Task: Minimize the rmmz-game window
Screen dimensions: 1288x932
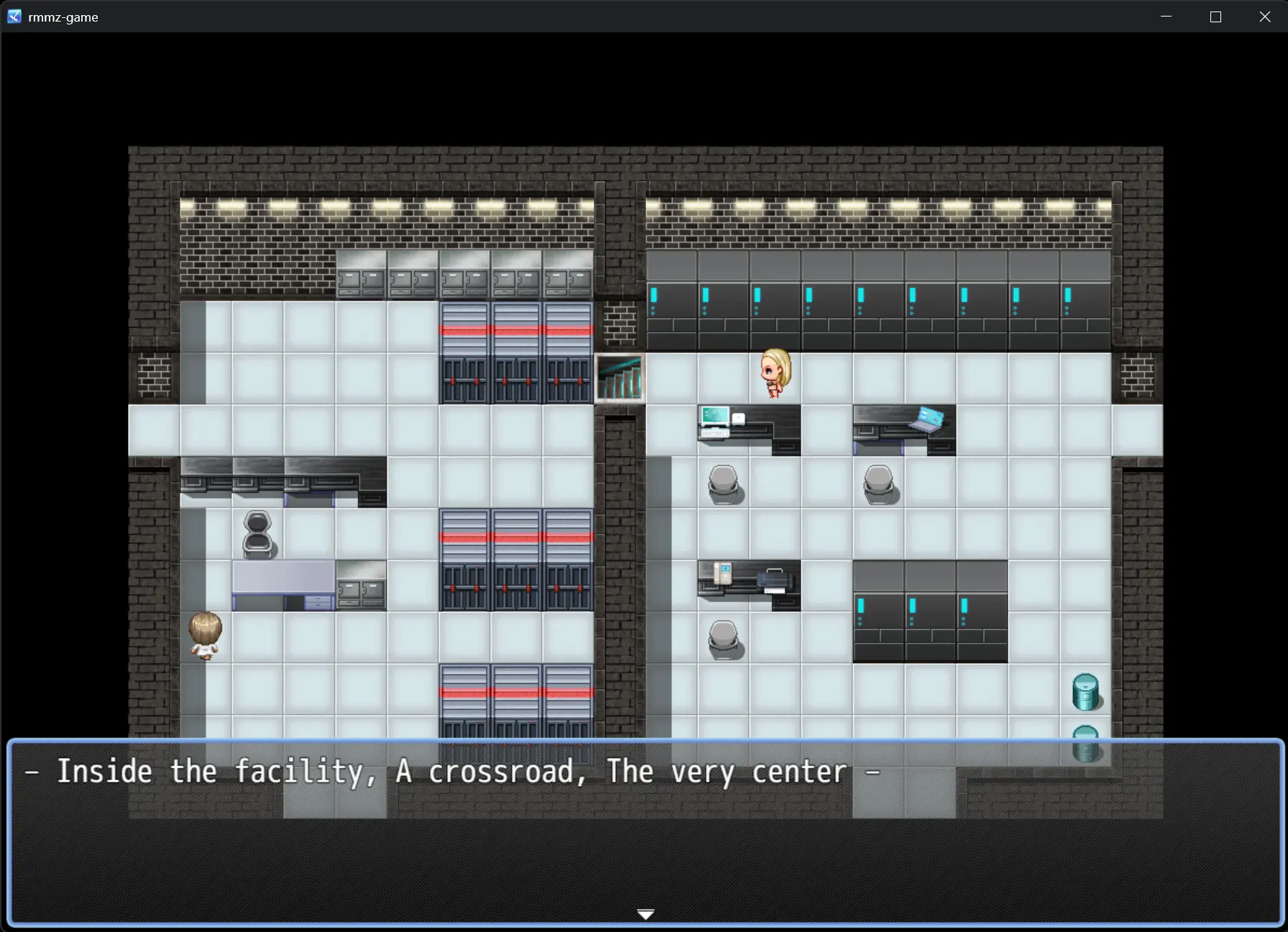Action: (x=1166, y=17)
